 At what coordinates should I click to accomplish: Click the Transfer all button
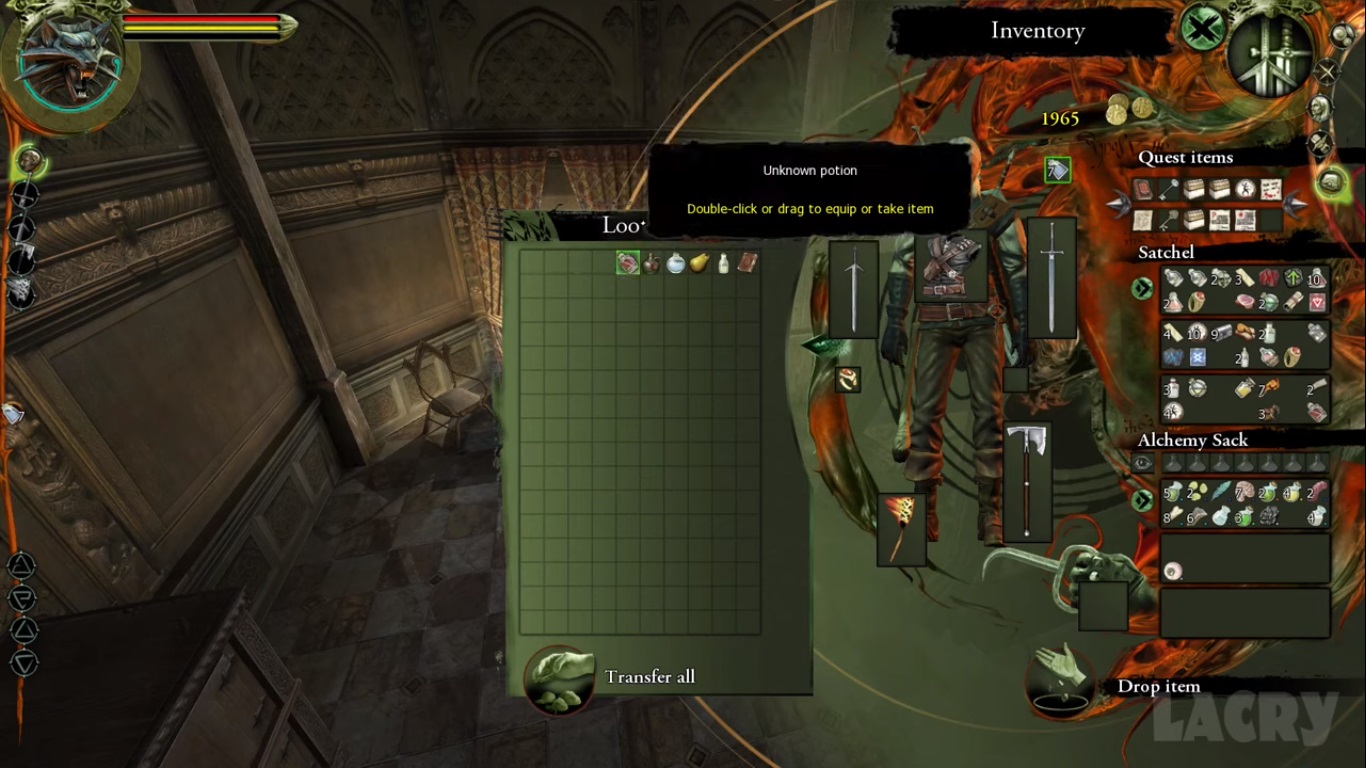(x=560, y=678)
